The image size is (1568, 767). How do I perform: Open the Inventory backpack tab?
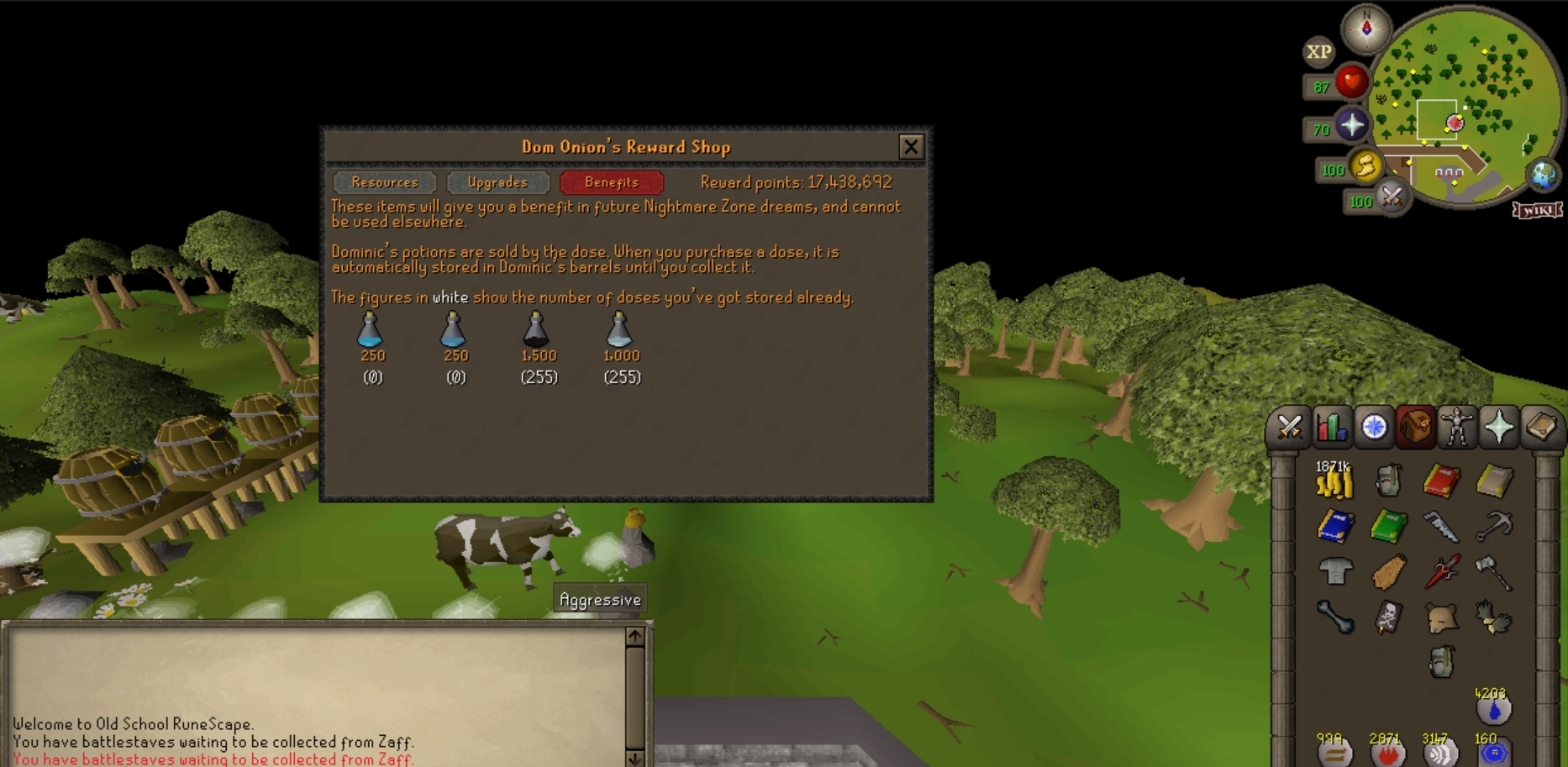(1413, 428)
